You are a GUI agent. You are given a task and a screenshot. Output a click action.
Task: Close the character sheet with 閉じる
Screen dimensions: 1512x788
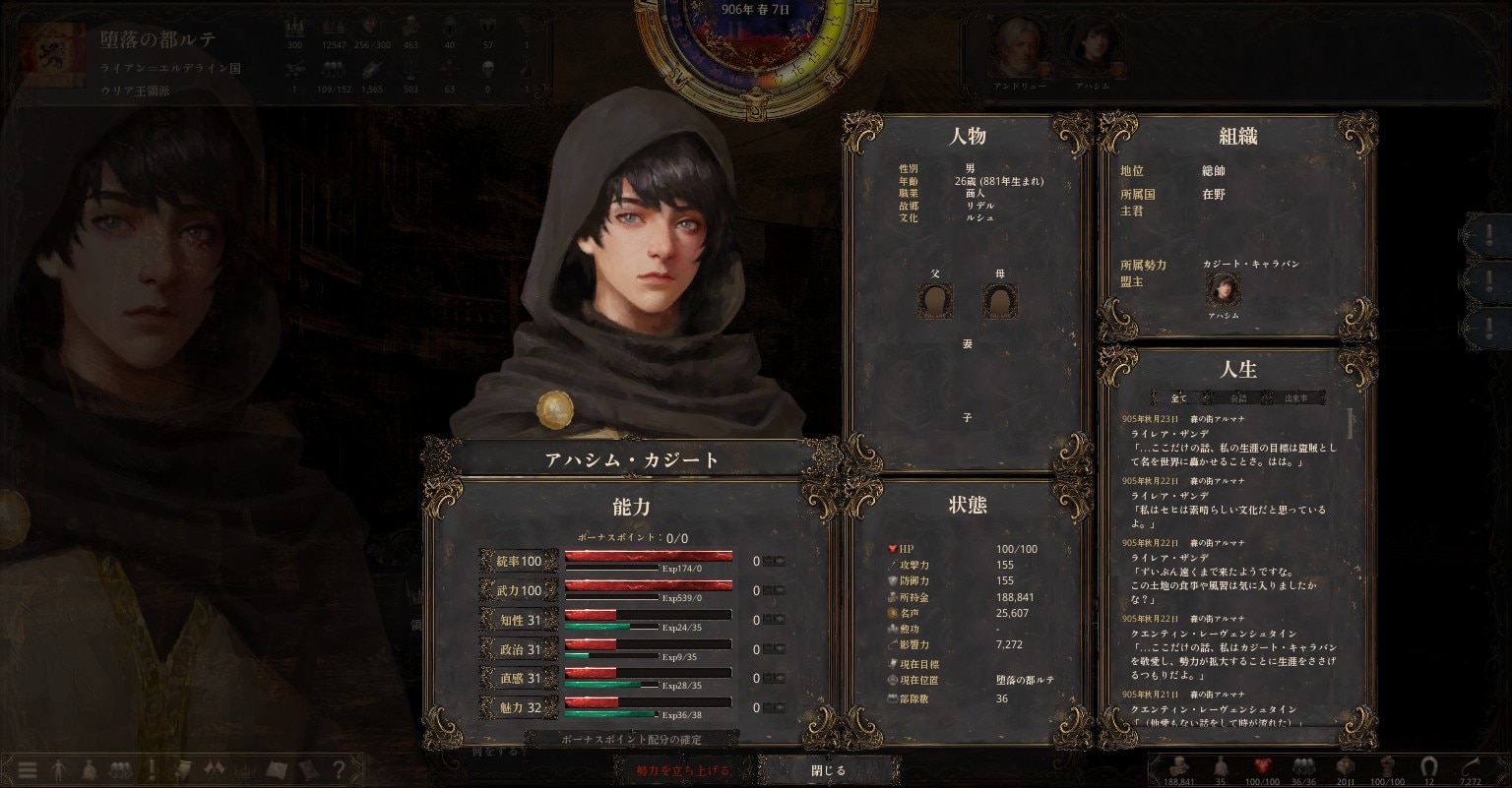(828, 770)
